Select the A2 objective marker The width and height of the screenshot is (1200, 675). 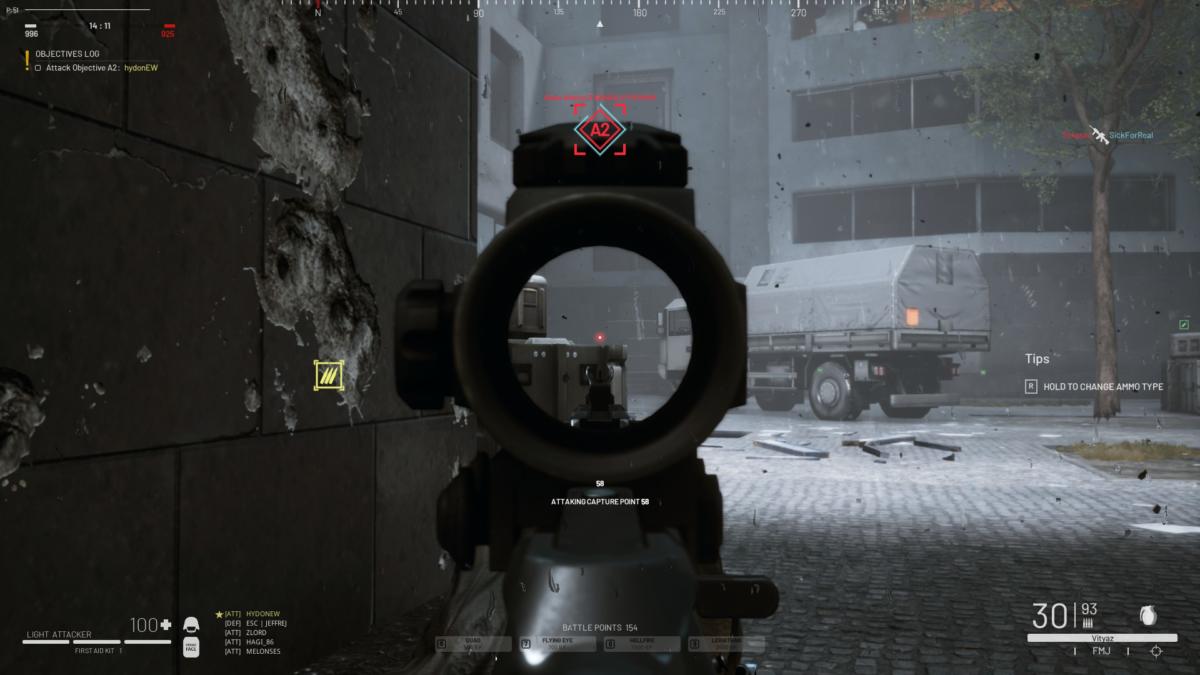(x=600, y=131)
